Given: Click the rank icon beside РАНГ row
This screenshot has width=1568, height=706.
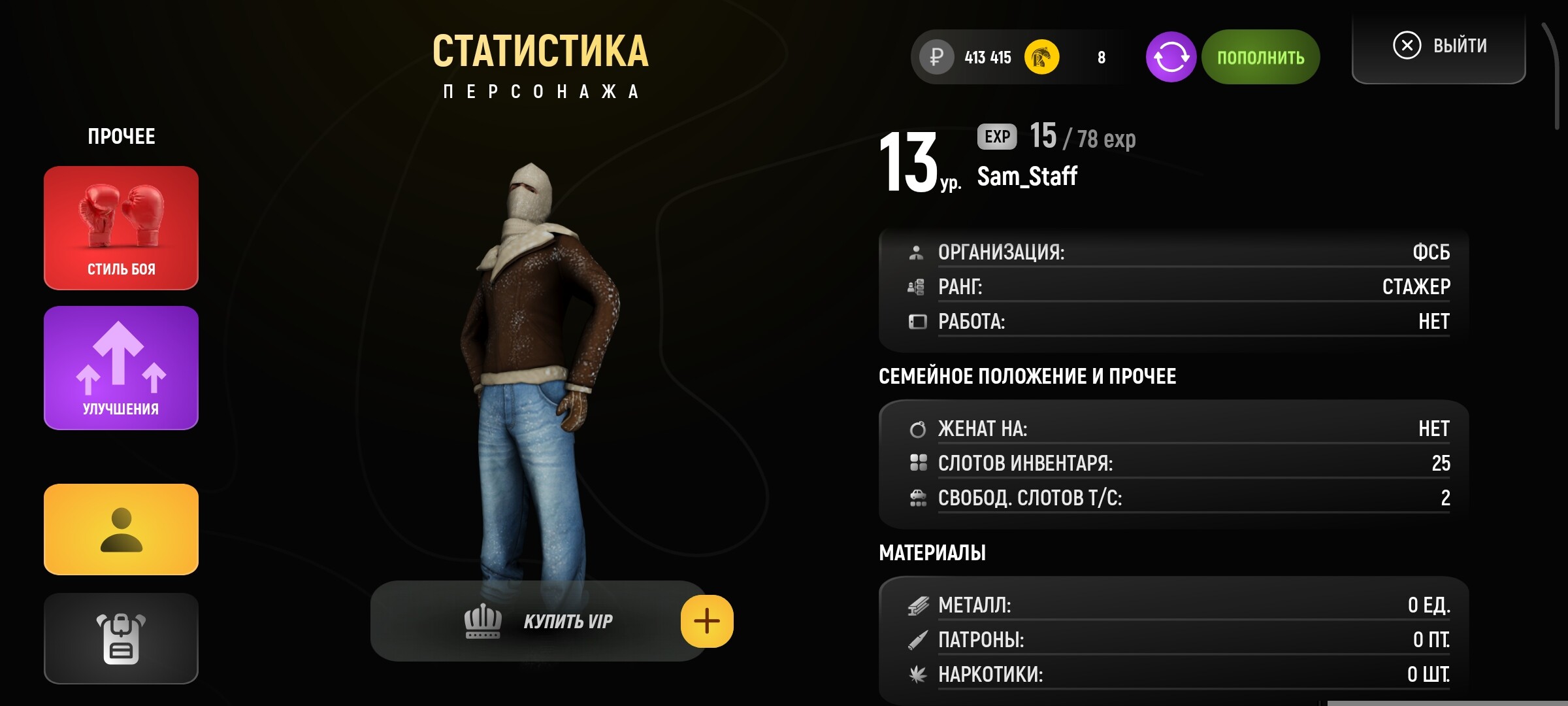Looking at the screenshot, I should click(917, 286).
